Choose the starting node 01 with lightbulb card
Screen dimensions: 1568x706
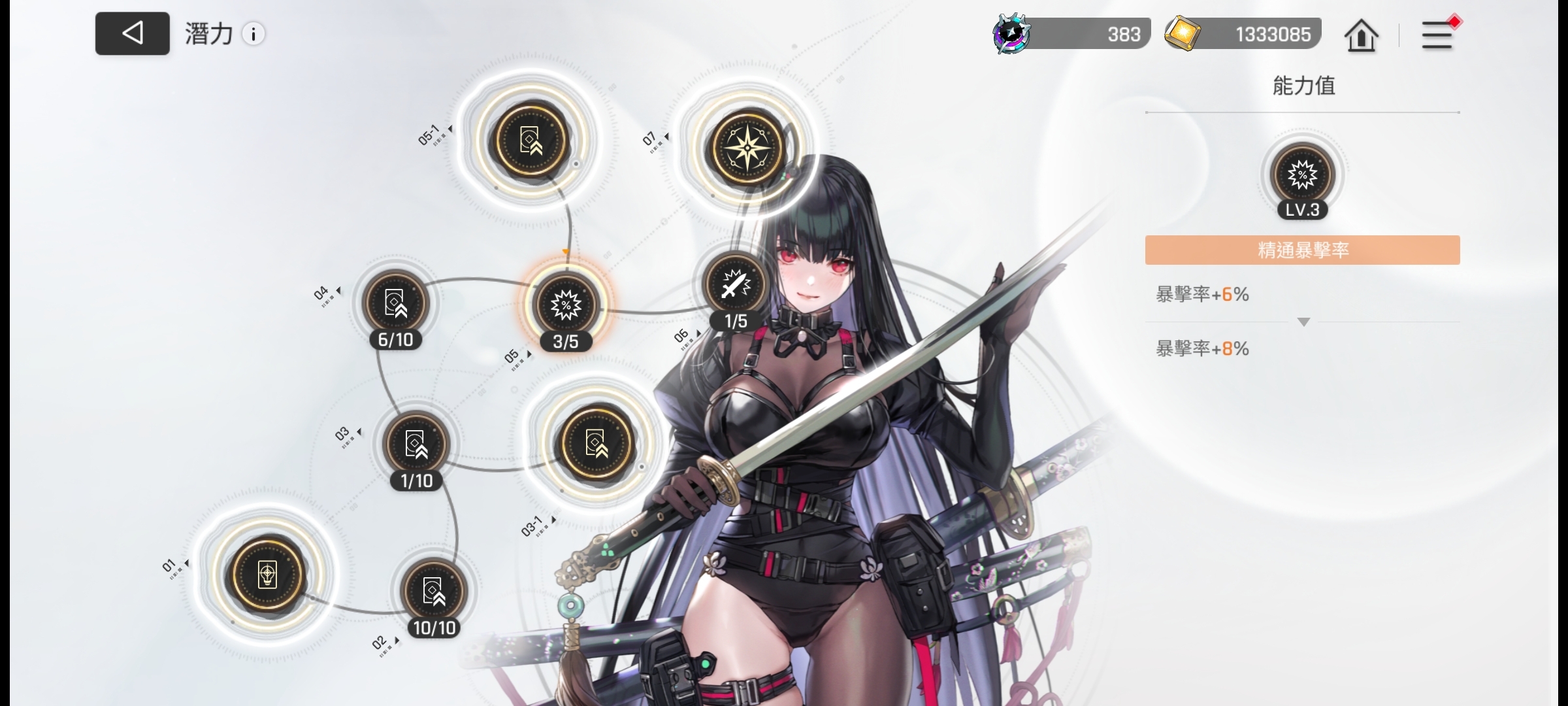[x=267, y=575]
